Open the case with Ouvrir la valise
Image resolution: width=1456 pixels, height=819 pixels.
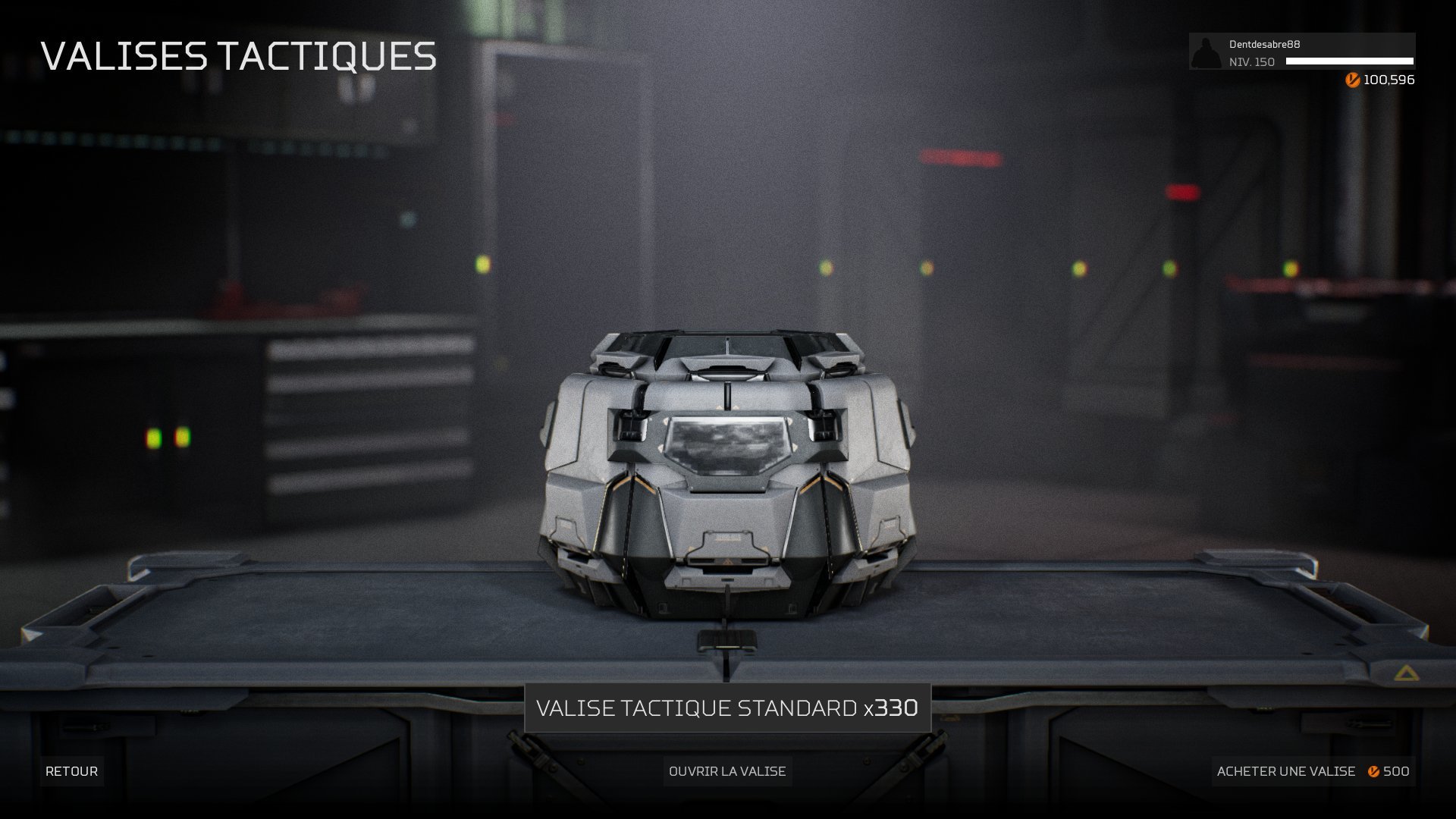727,771
